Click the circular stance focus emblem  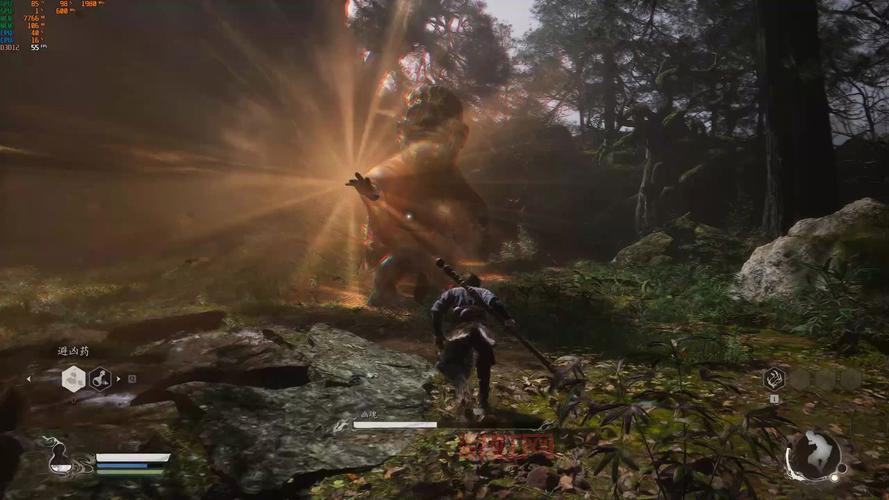point(812,455)
